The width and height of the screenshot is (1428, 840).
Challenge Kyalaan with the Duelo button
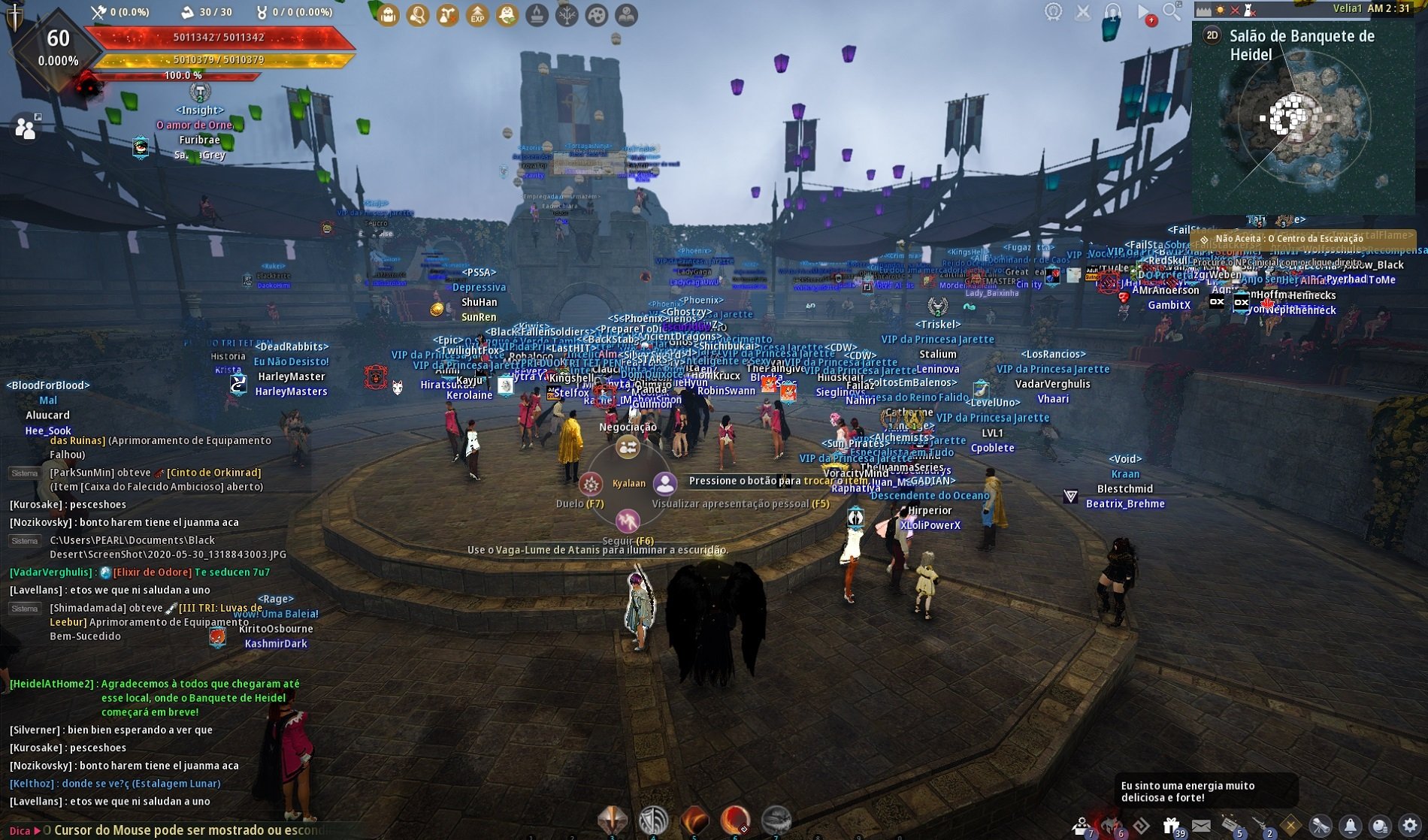click(591, 484)
